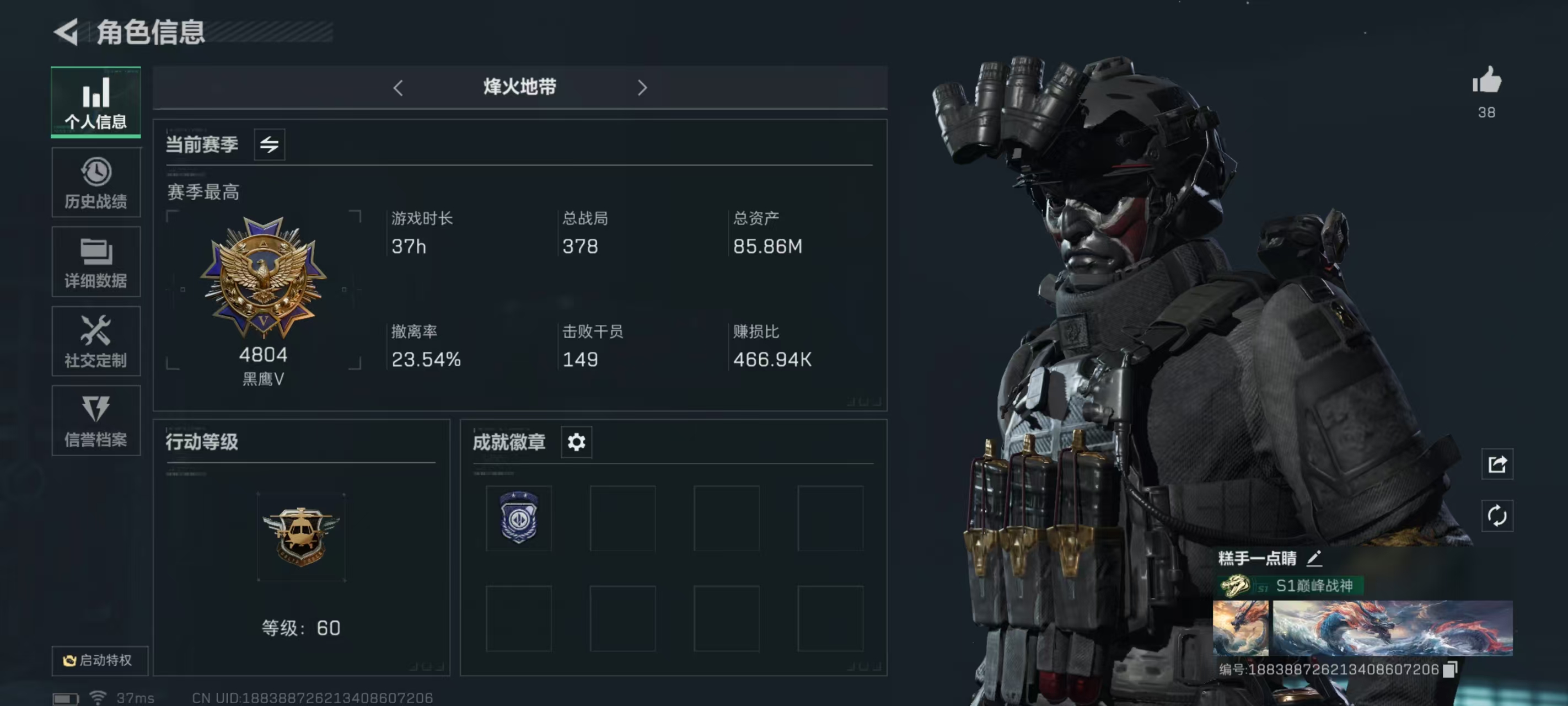Toggle the 当前赛季 season switch icon
The height and width of the screenshot is (706, 1568).
(269, 145)
